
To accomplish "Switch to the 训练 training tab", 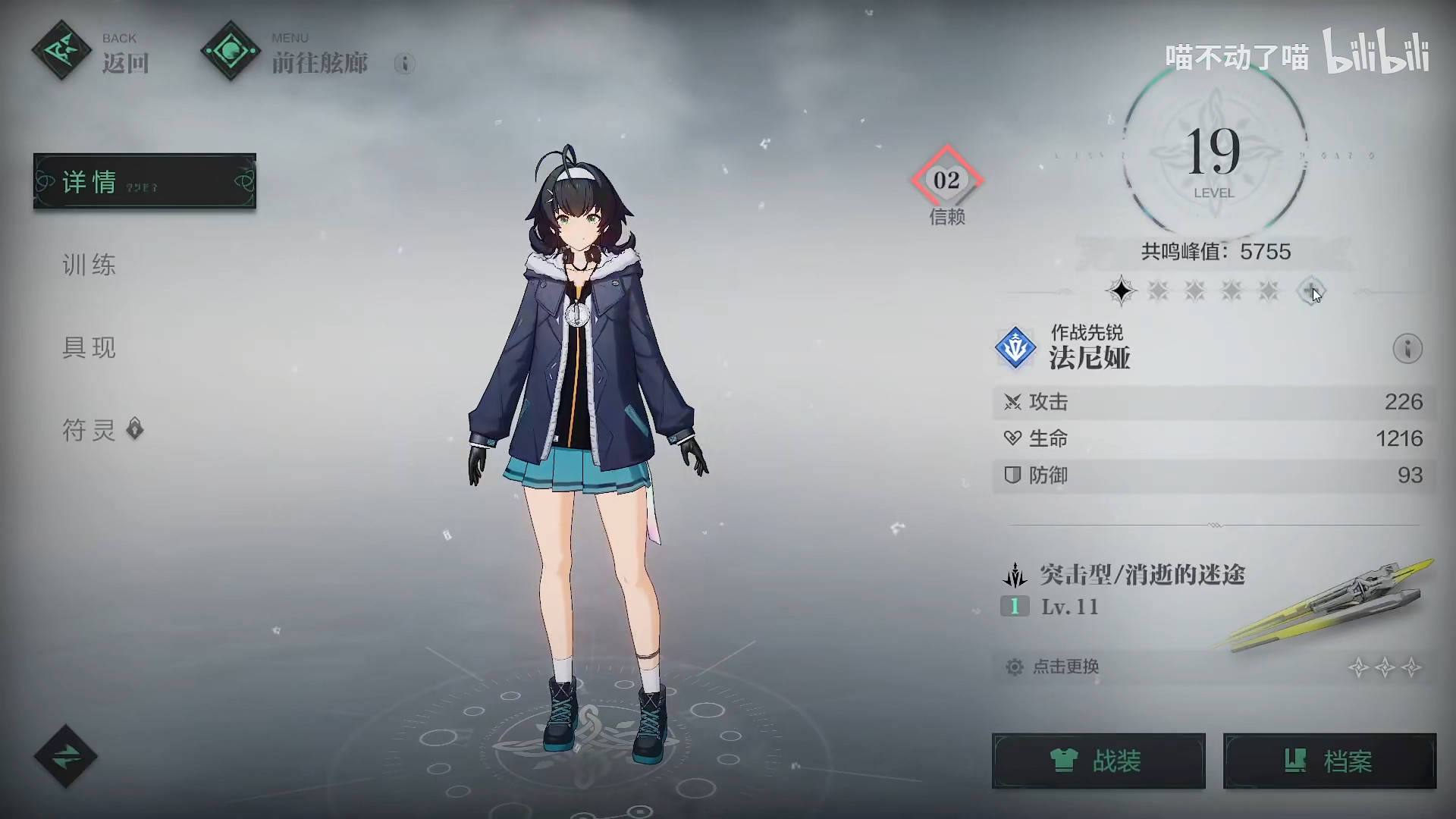I will tap(89, 265).
